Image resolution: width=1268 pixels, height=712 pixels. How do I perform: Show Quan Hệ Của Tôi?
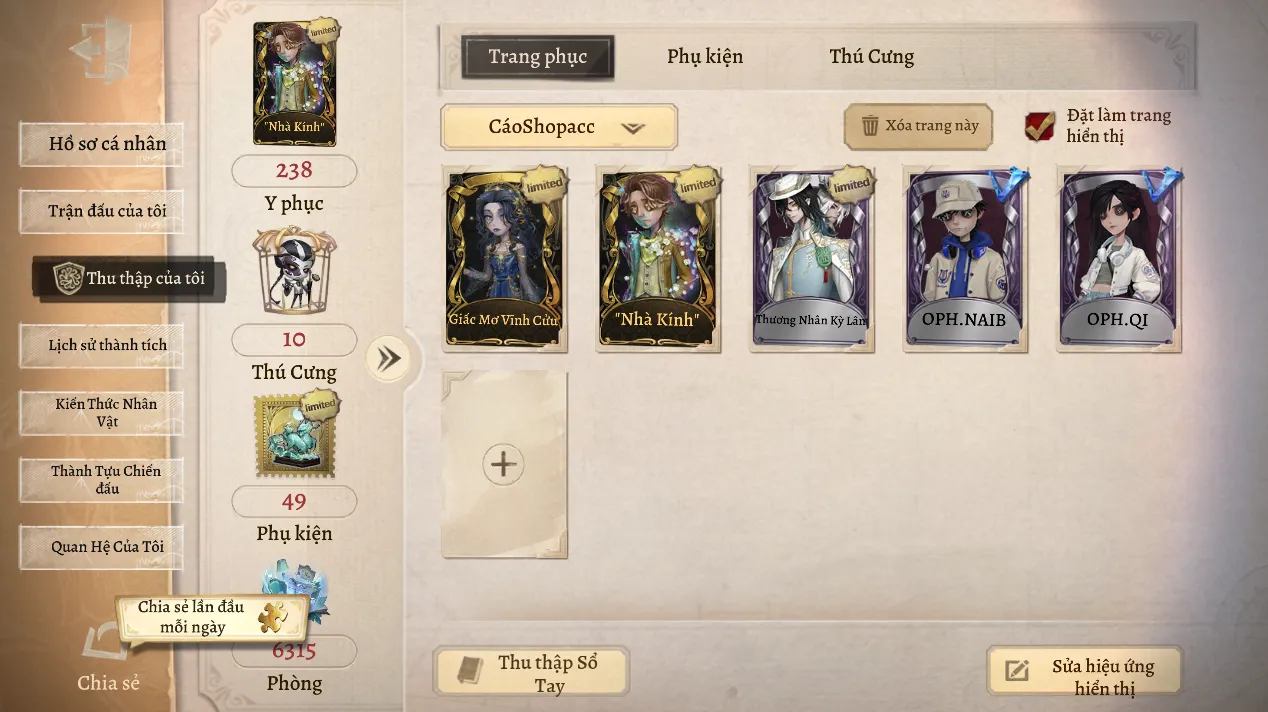[x=101, y=547]
